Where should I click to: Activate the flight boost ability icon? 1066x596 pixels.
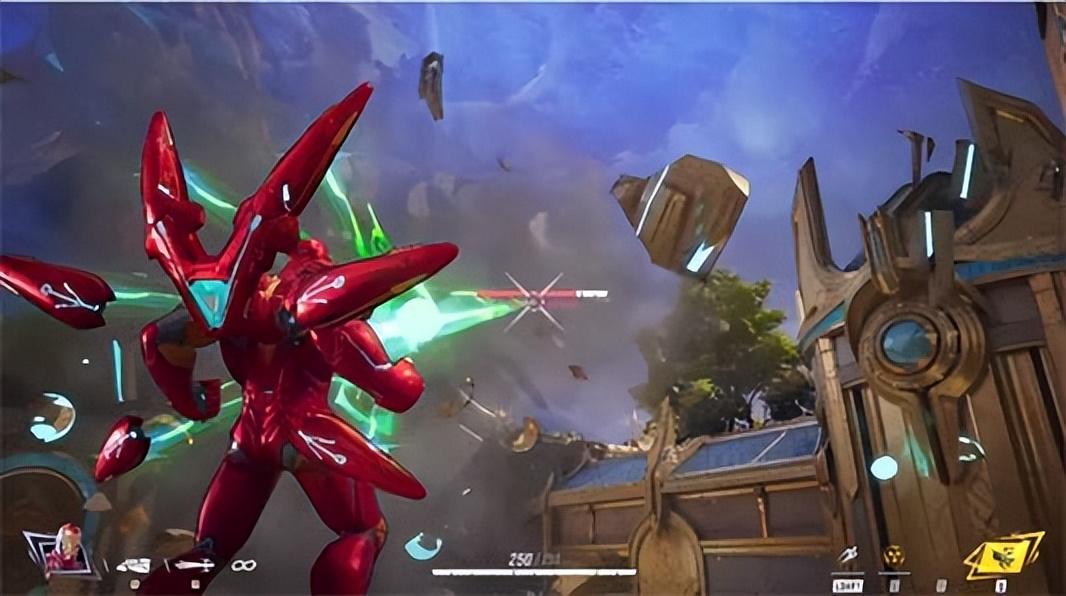[847, 554]
